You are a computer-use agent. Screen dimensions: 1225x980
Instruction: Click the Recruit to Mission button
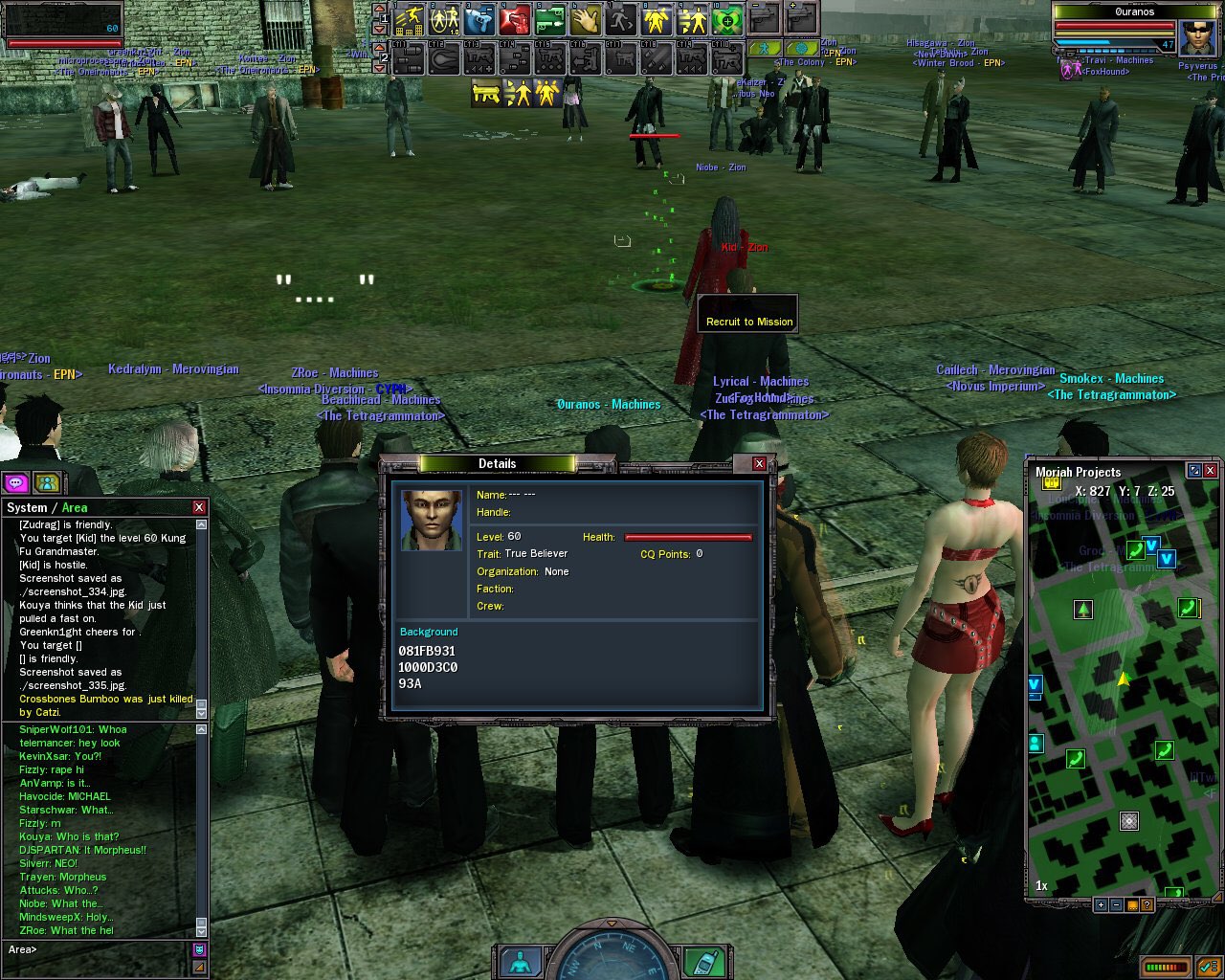point(748,322)
